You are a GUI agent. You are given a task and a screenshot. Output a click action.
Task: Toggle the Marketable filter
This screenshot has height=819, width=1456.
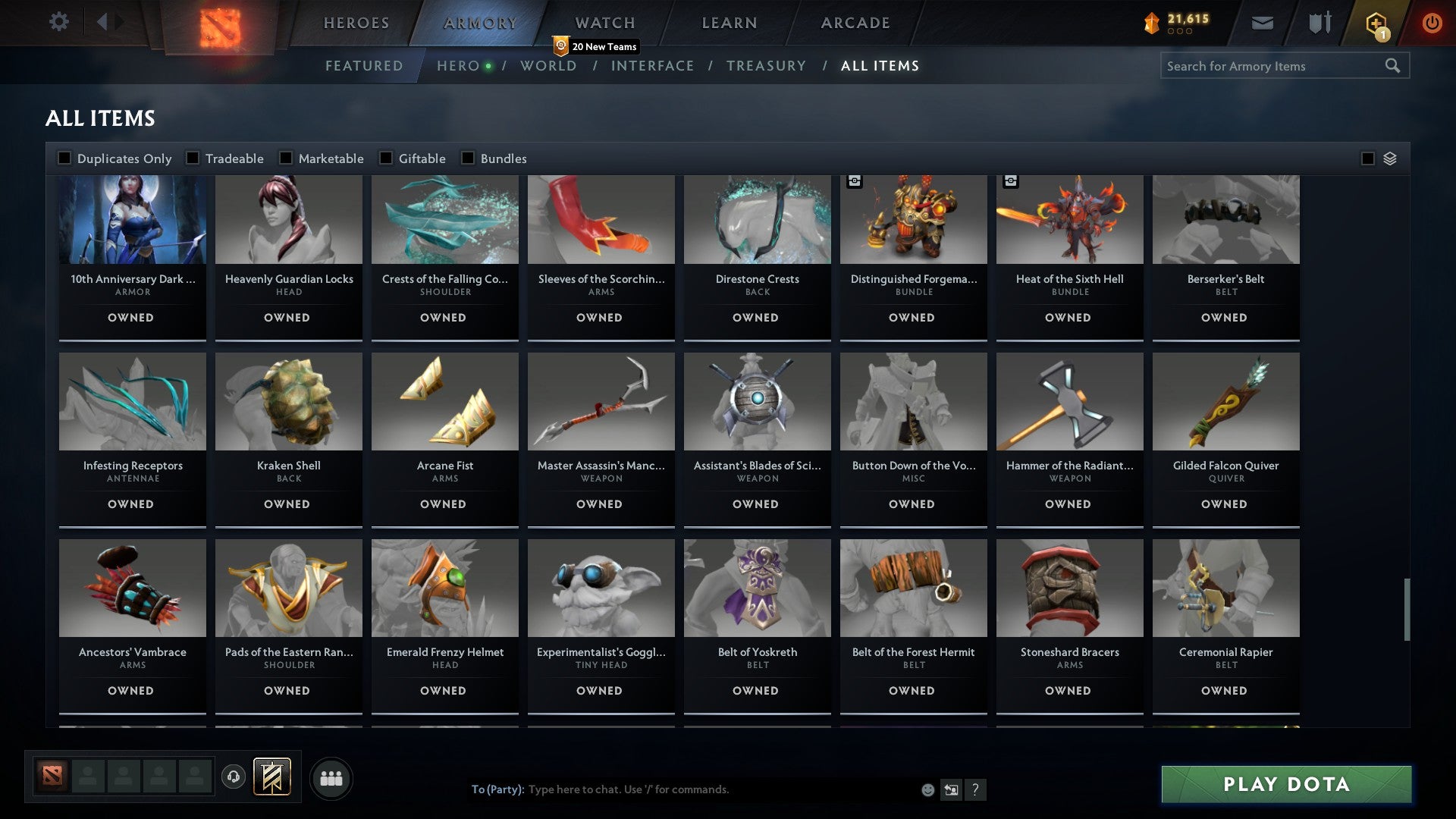(x=286, y=158)
